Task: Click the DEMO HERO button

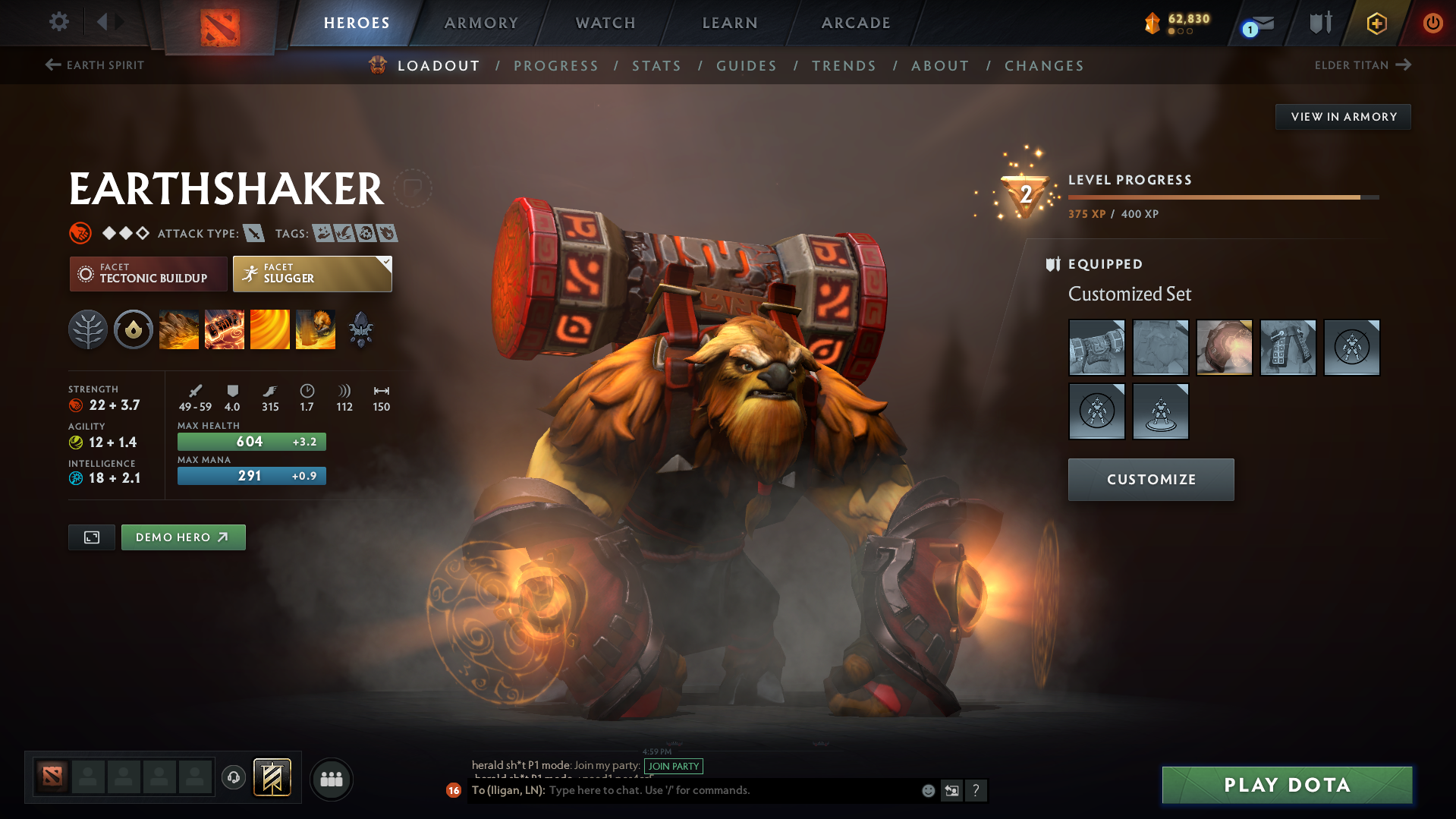Action: [x=183, y=537]
